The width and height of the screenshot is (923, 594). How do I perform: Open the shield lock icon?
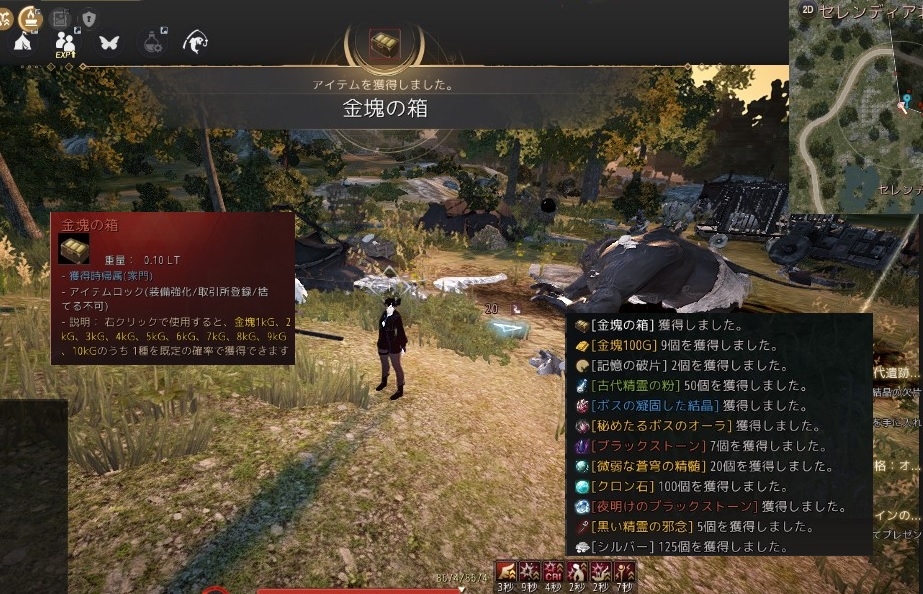pos(89,18)
